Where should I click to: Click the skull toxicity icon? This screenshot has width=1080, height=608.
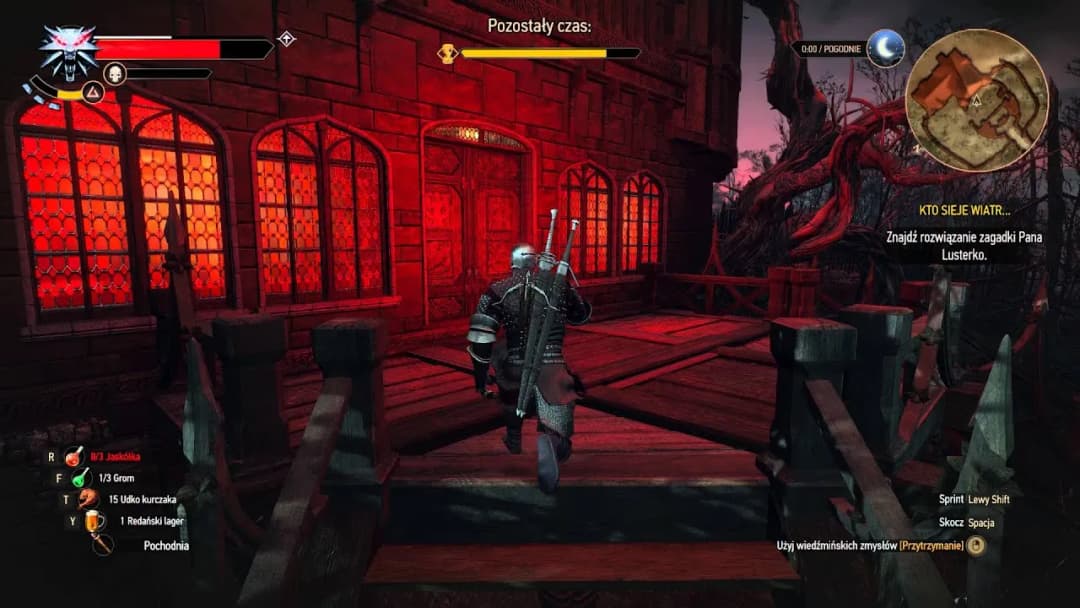pos(114,73)
